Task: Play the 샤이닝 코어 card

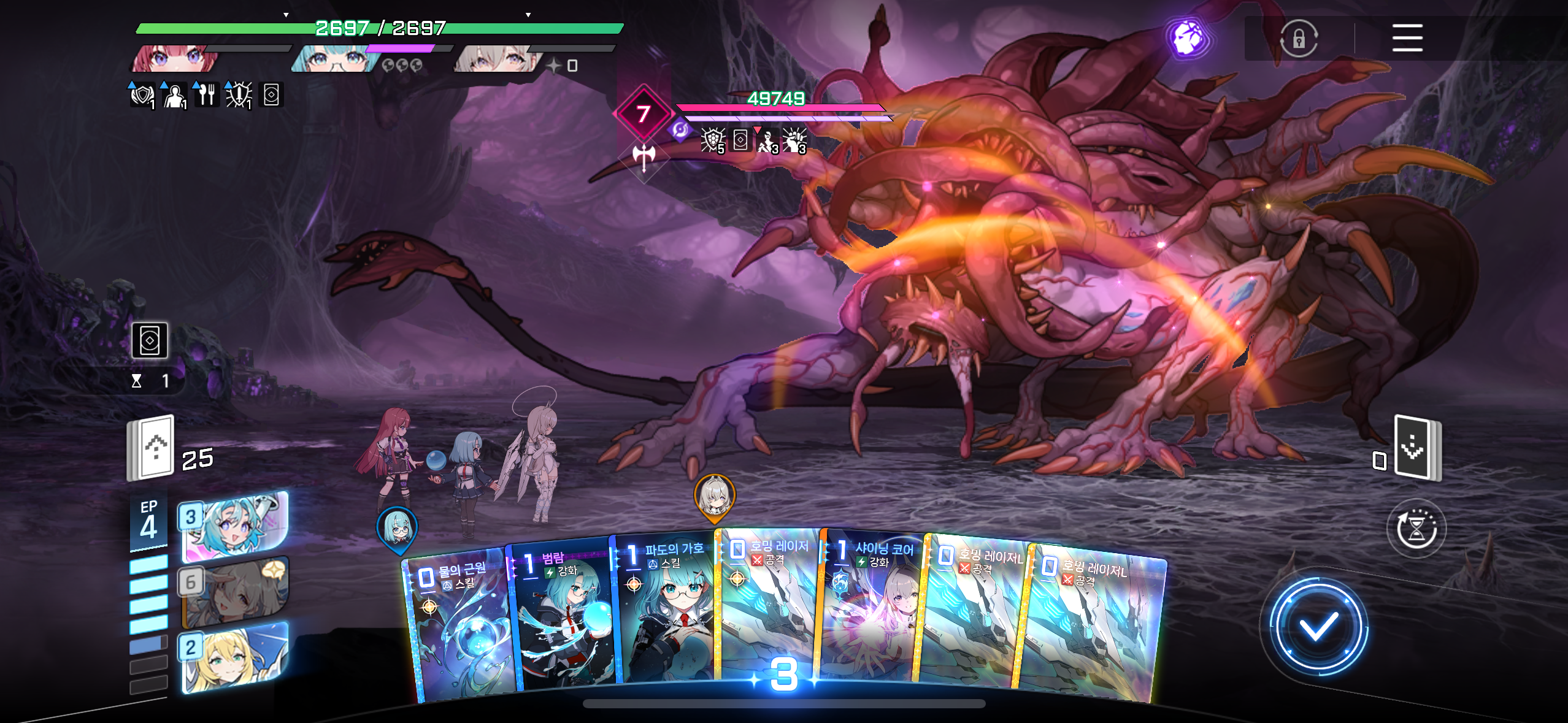Action: [871, 613]
